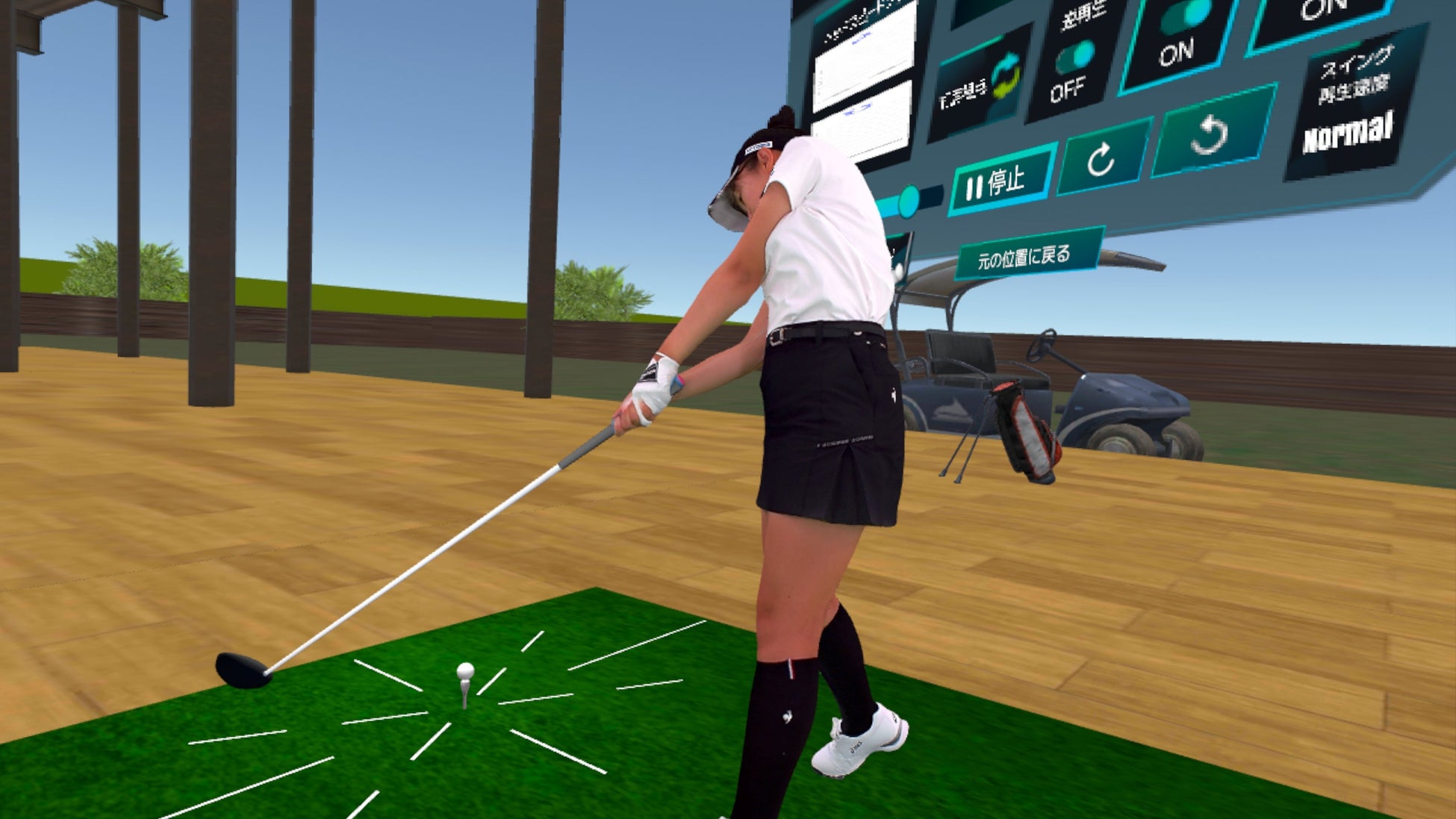Click the teal playback slider knob

(910, 202)
